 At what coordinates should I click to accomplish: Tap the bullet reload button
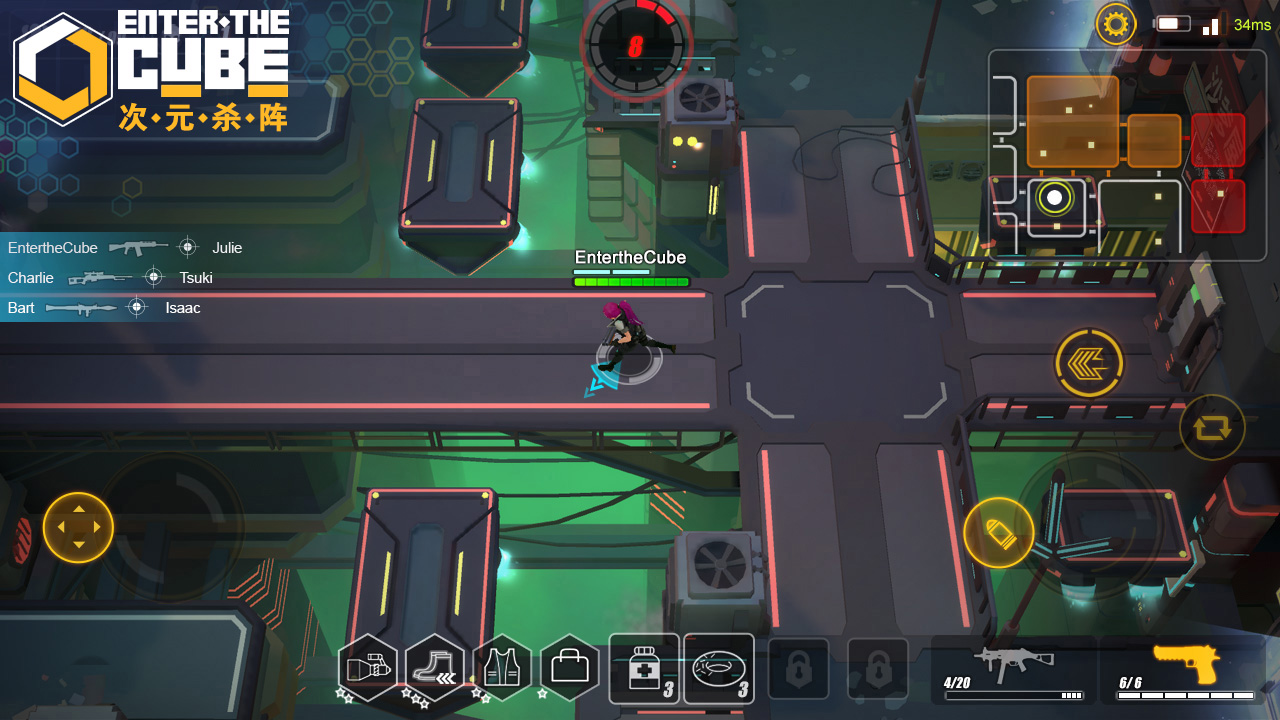(998, 533)
